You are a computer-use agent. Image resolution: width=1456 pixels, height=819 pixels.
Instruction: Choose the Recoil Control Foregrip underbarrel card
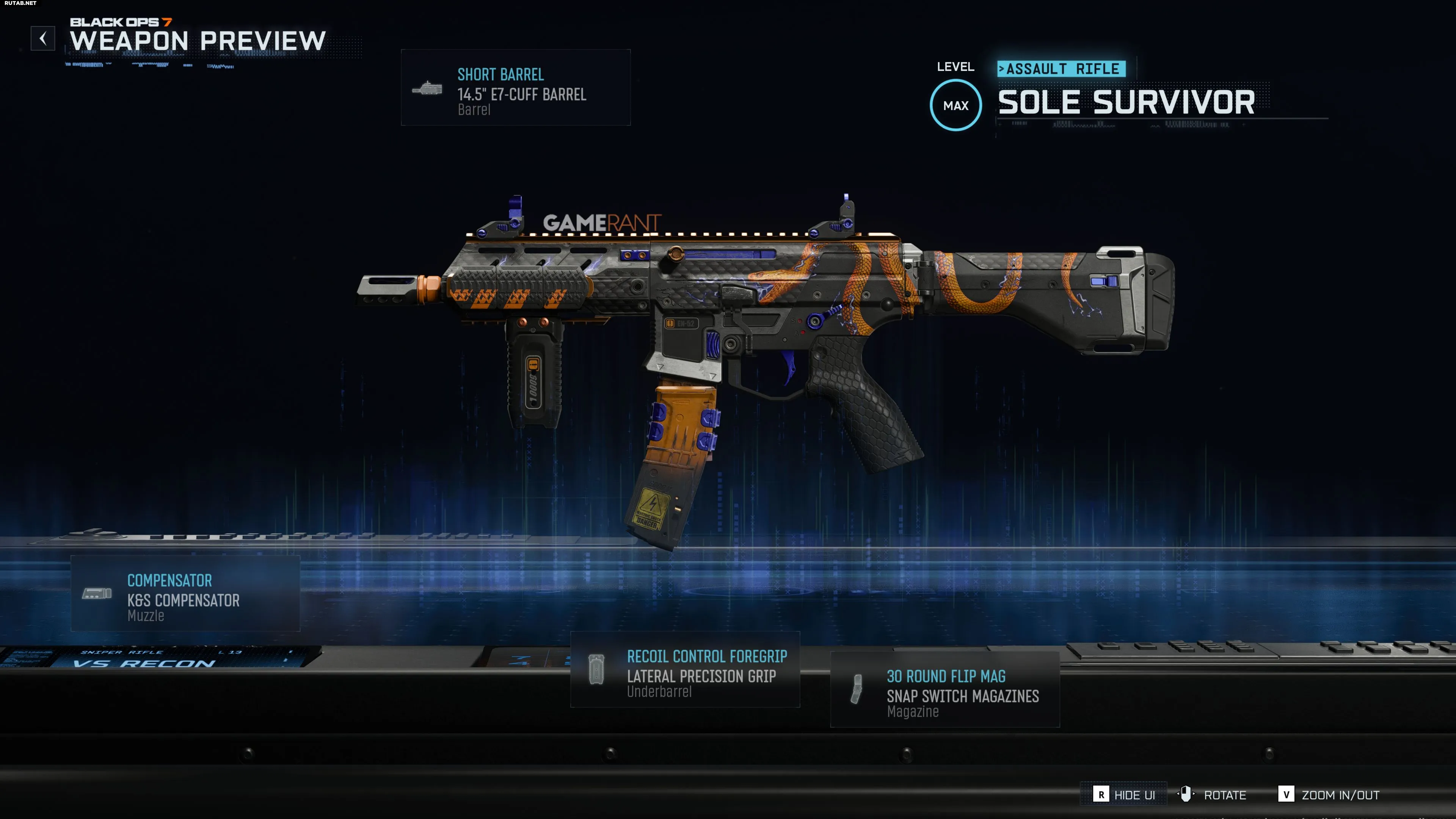pyautogui.click(x=685, y=670)
